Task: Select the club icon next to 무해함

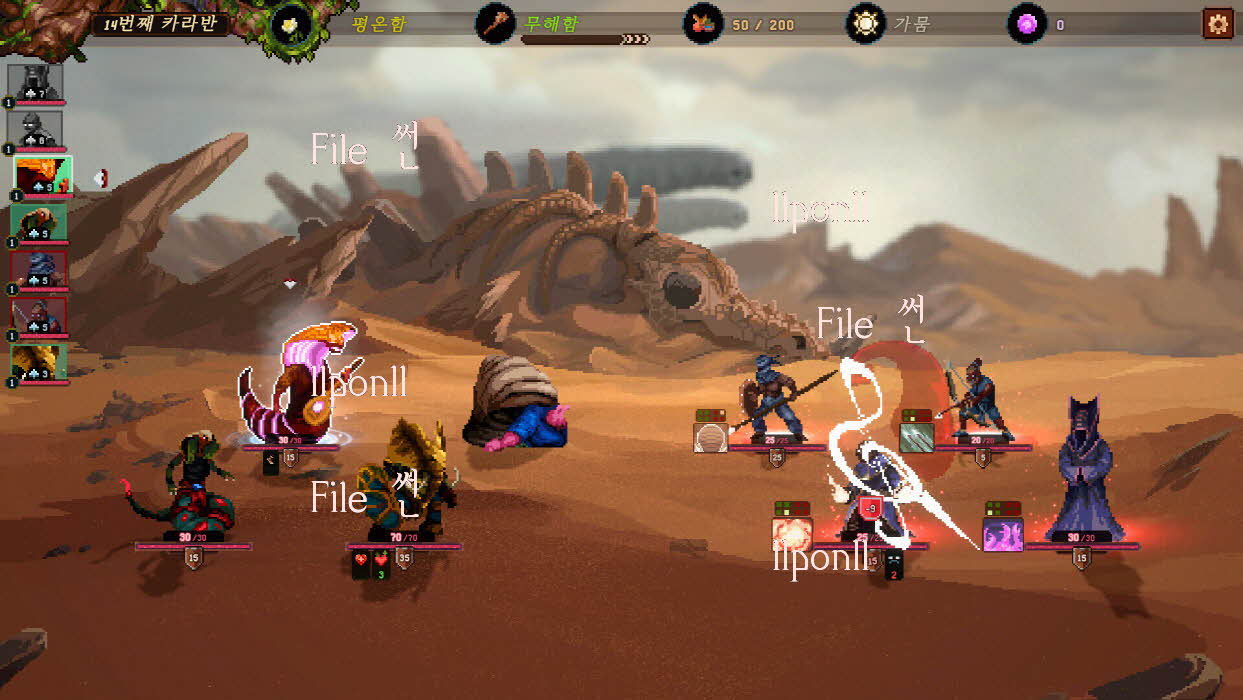Action: pos(494,23)
